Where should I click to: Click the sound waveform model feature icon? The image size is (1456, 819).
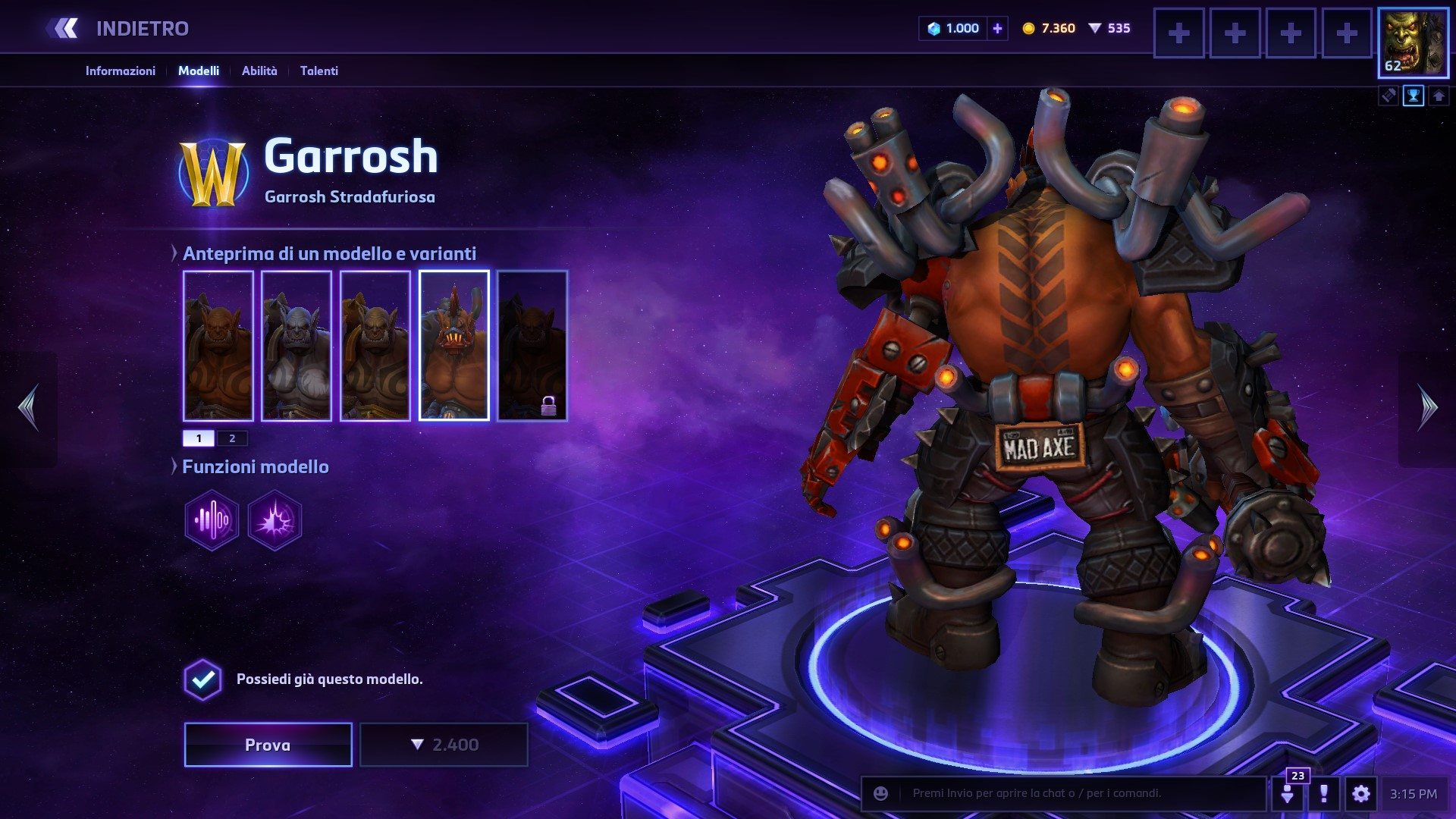pos(212,520)
